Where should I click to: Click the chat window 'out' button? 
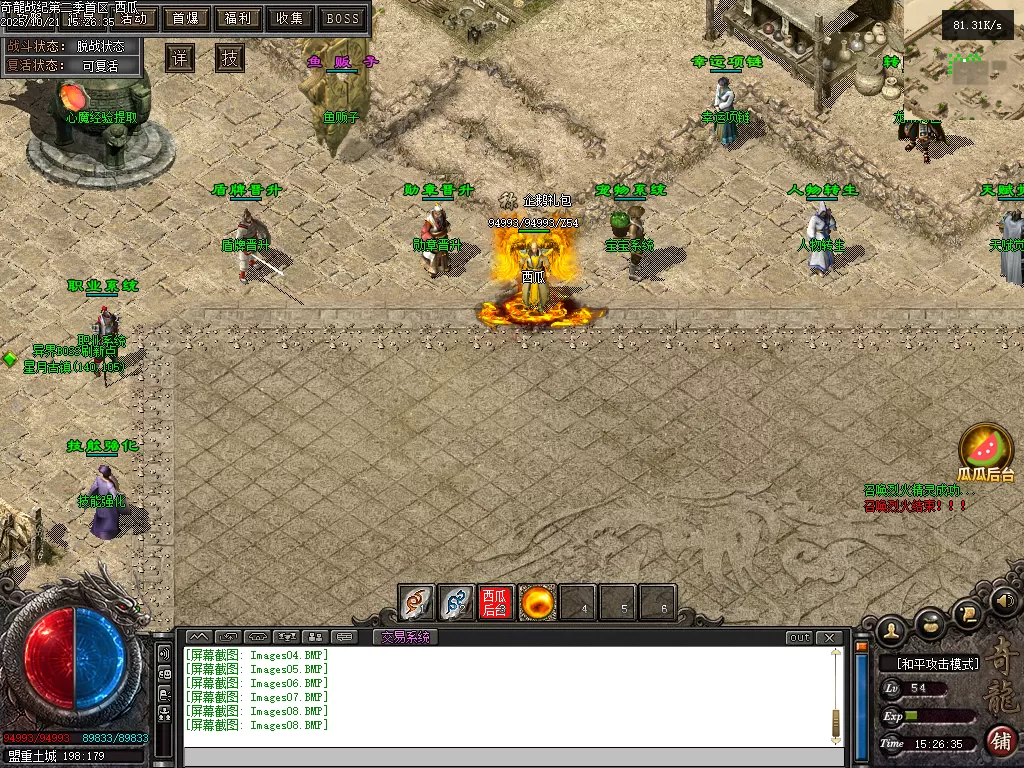click(799, 637)
